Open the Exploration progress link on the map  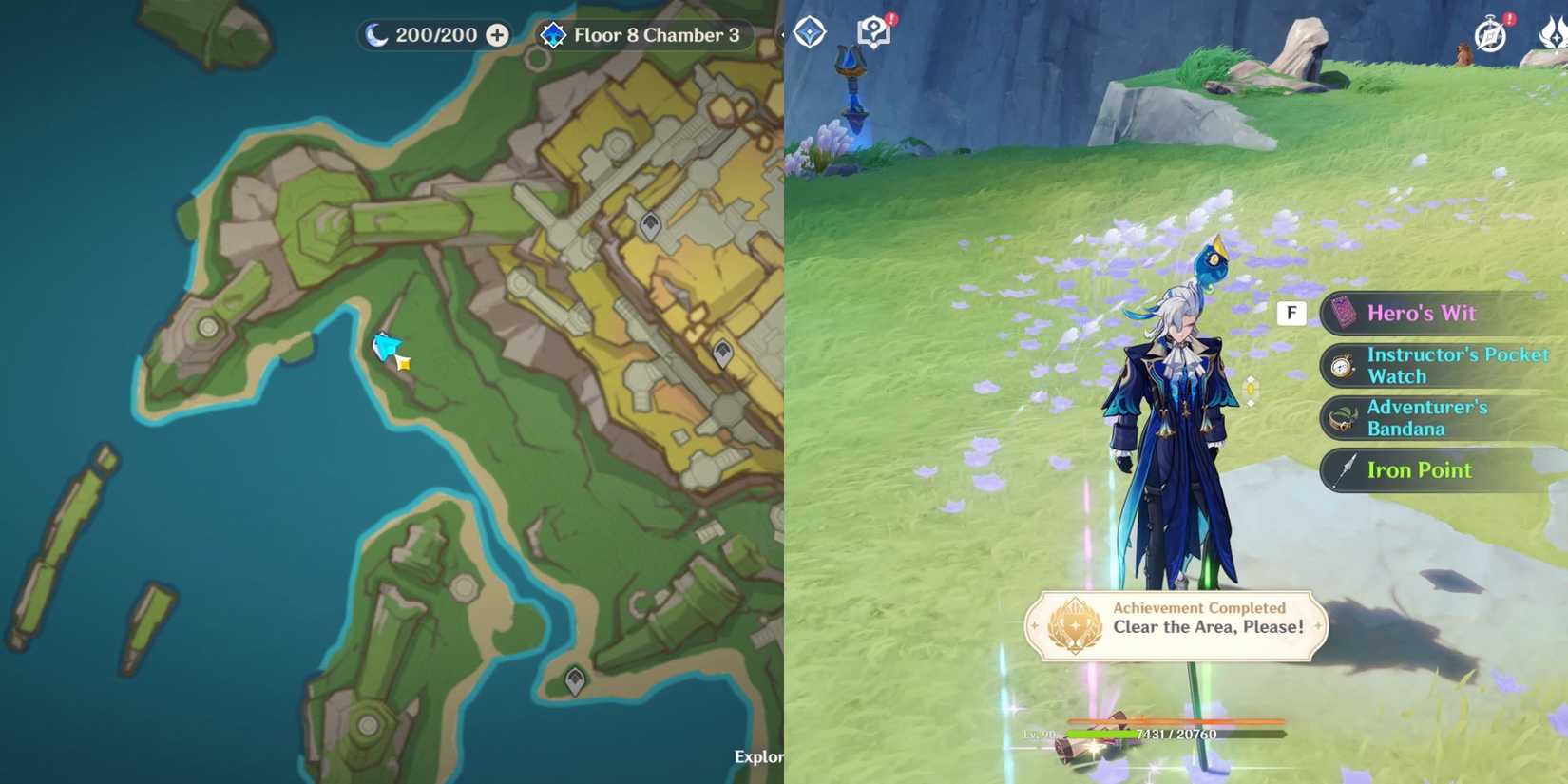coord(756,757)
